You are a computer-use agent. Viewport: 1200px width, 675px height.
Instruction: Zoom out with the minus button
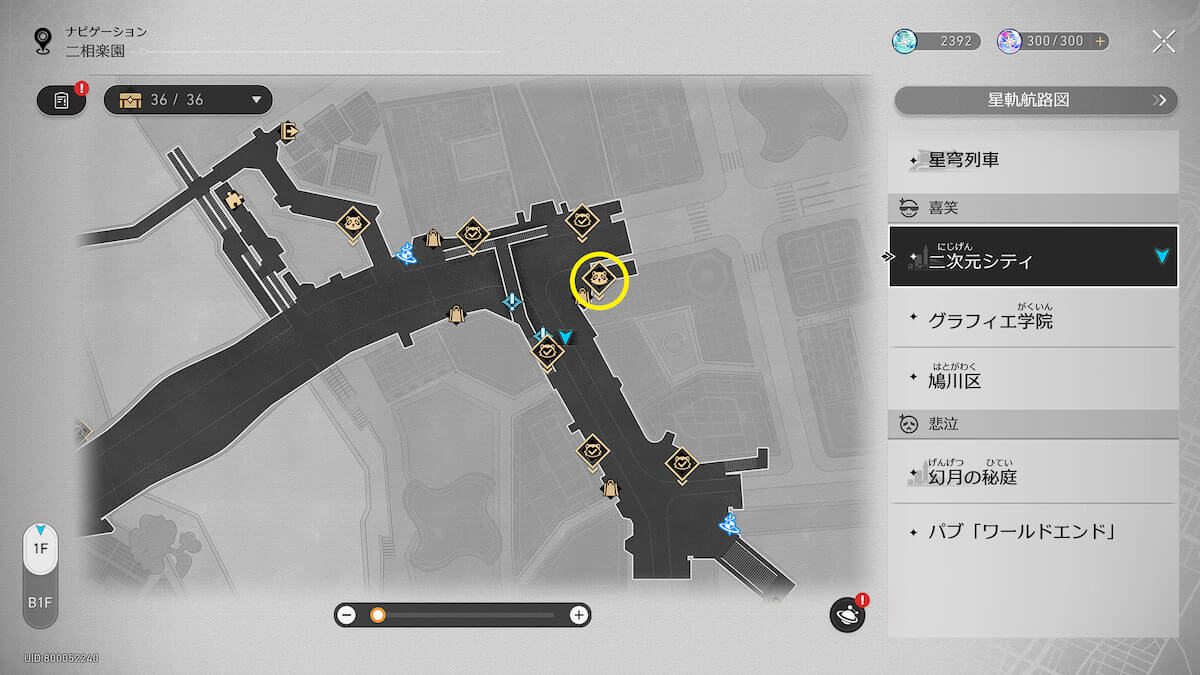point(347,615)
